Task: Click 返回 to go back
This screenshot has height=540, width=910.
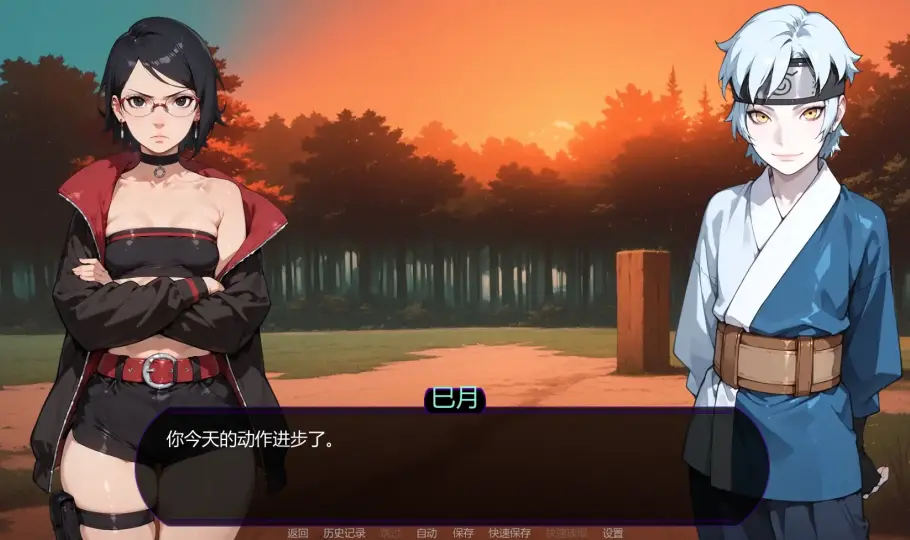Action: click(298, 533)
